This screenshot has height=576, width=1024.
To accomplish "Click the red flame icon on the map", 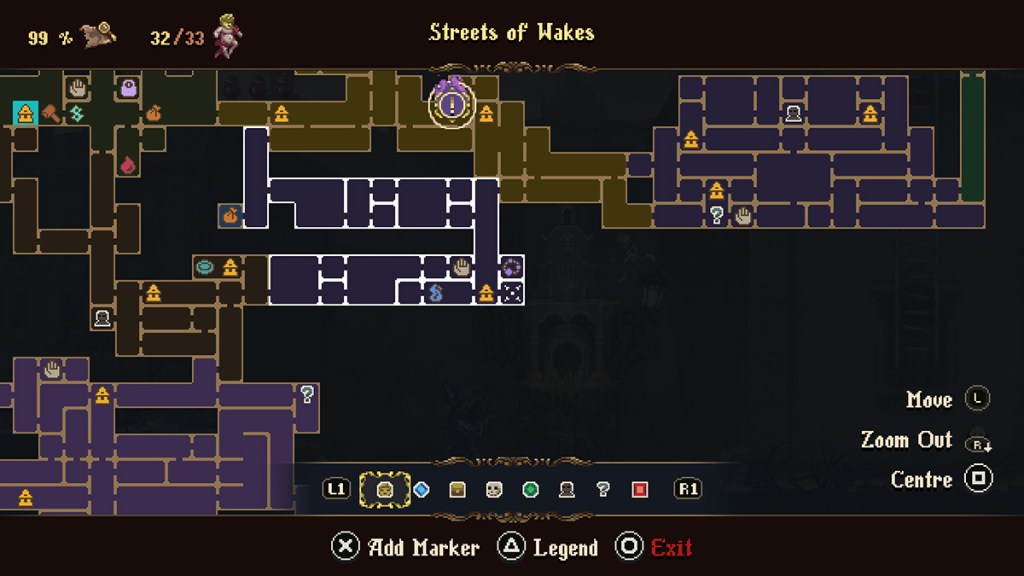I will click(128, 163).
